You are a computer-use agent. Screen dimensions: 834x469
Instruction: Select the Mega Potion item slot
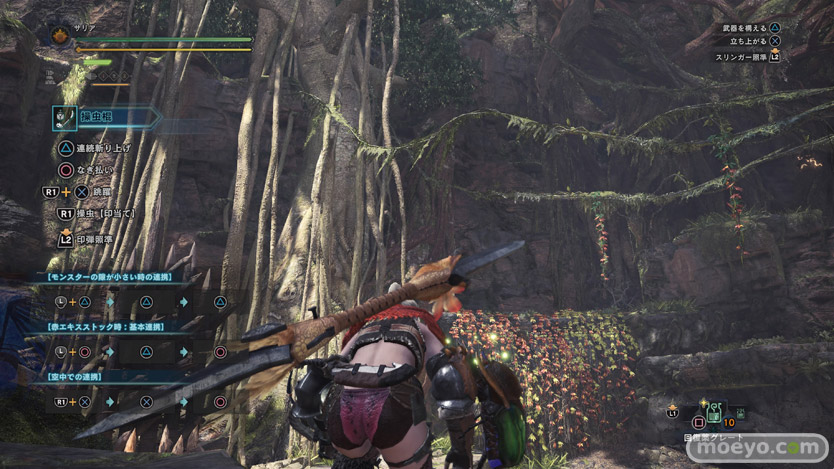(x=715, y=412)
